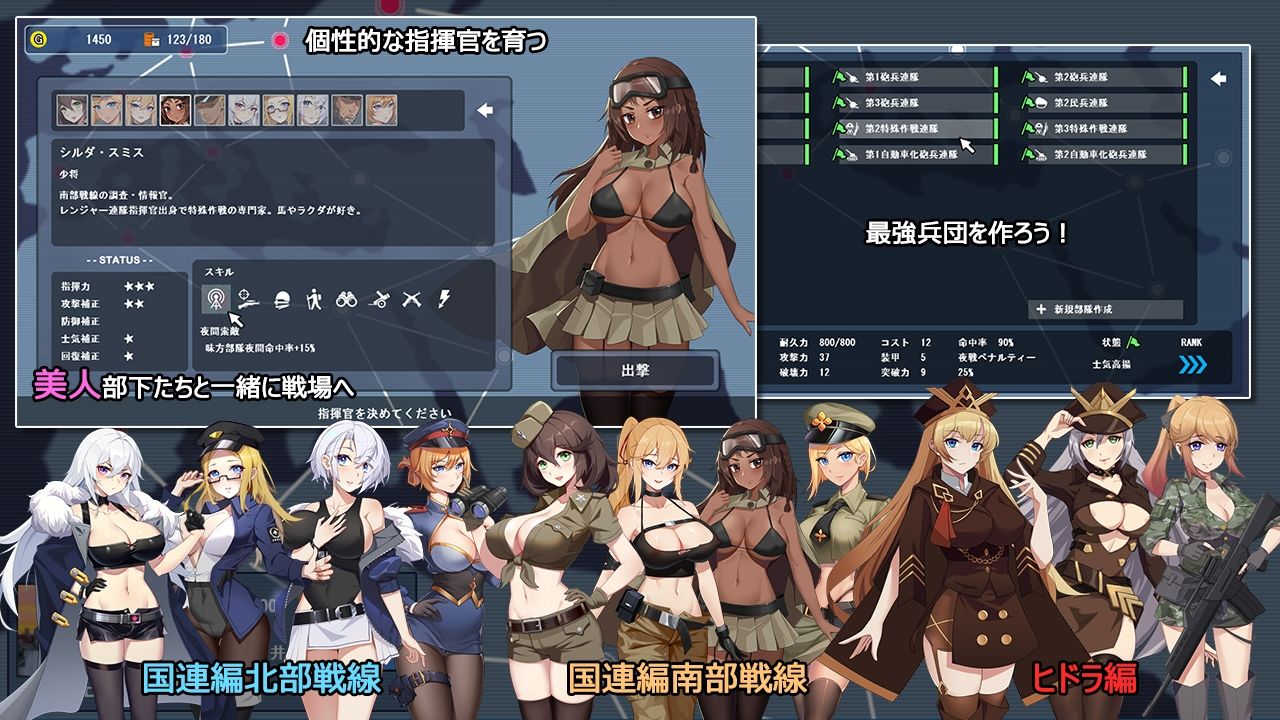The height and width of the screenshot is (720, 1280).
Task: Select the binoculars reconnaissance skill icon
Action: click(x=348, y=298)
